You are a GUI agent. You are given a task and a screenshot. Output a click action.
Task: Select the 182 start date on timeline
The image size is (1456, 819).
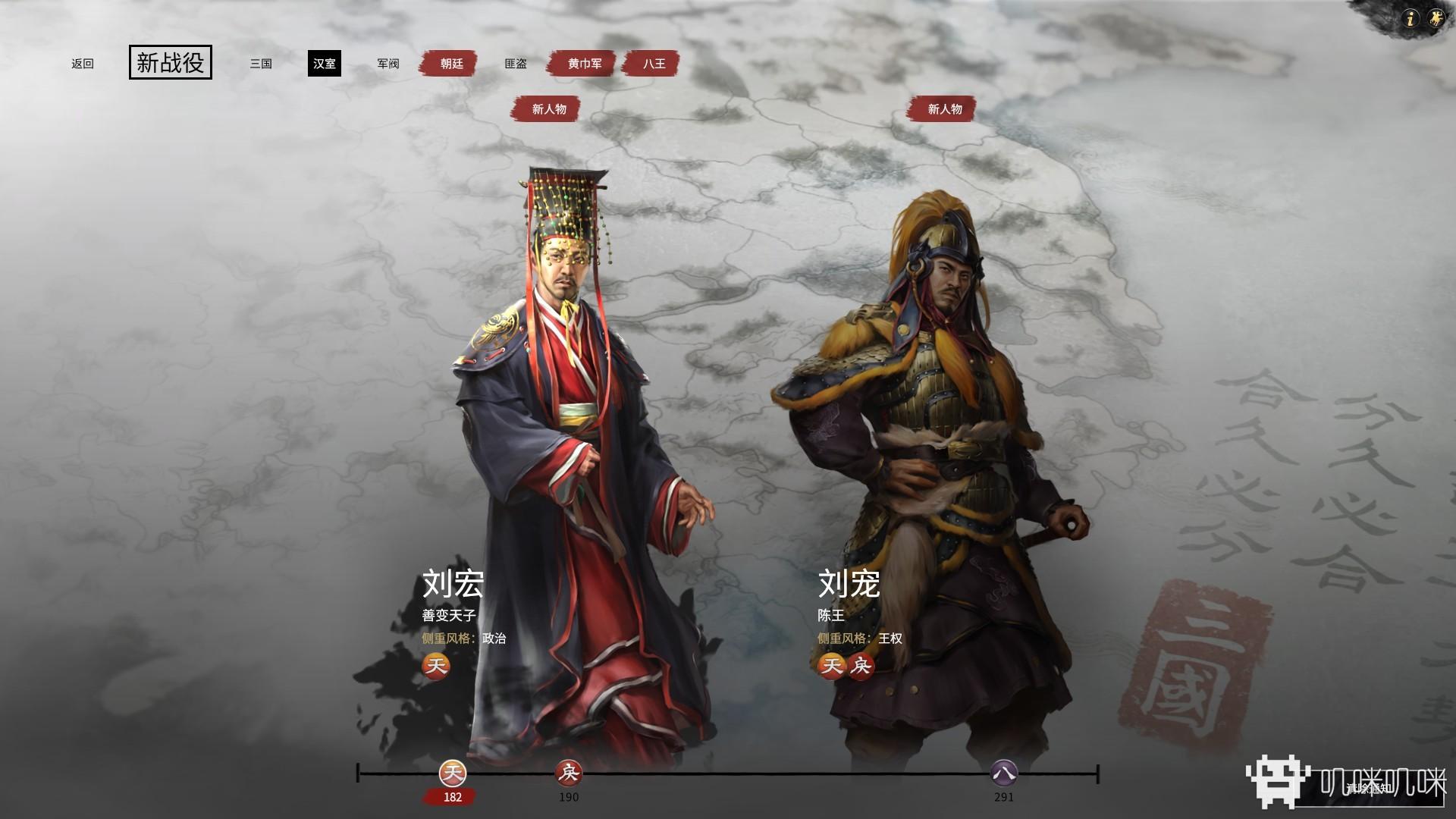click(453, 774)
